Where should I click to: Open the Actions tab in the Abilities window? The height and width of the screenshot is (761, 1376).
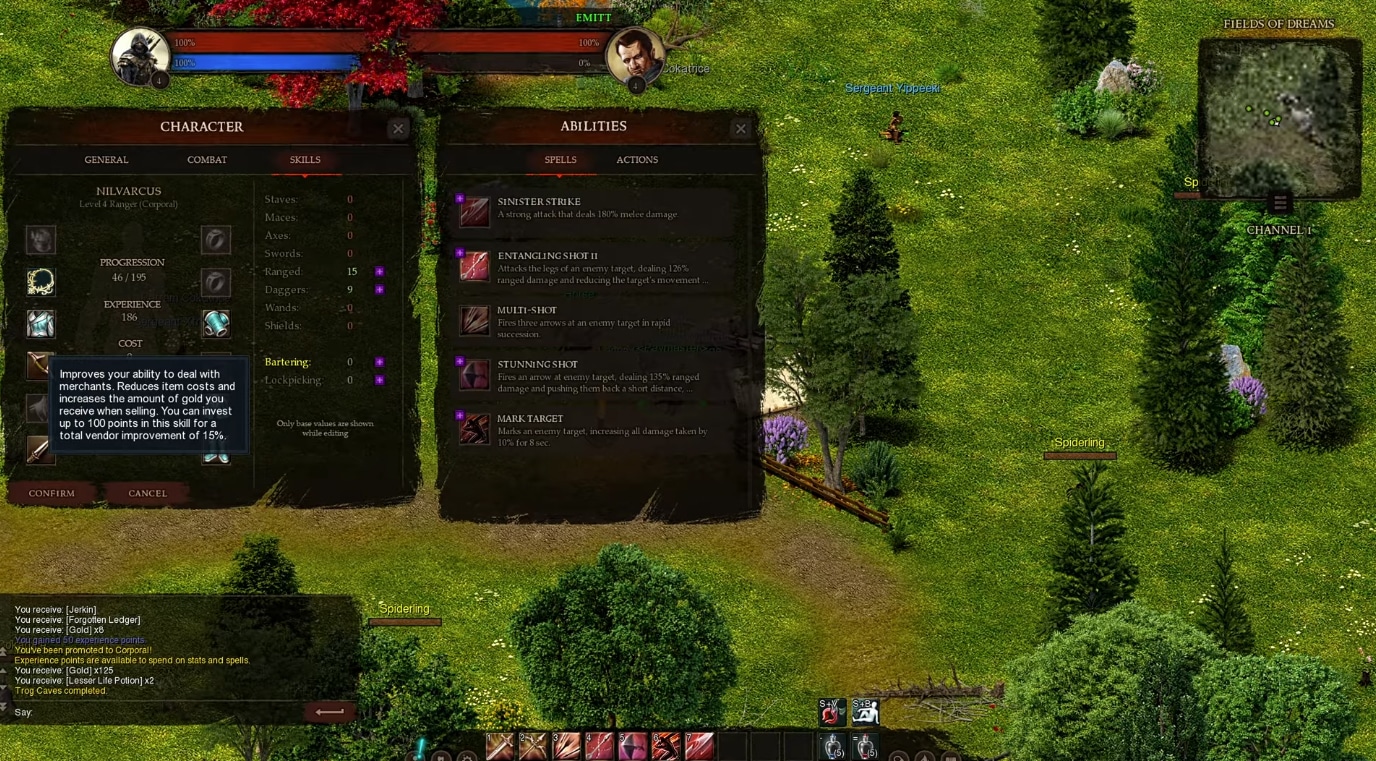click(637, 160)
